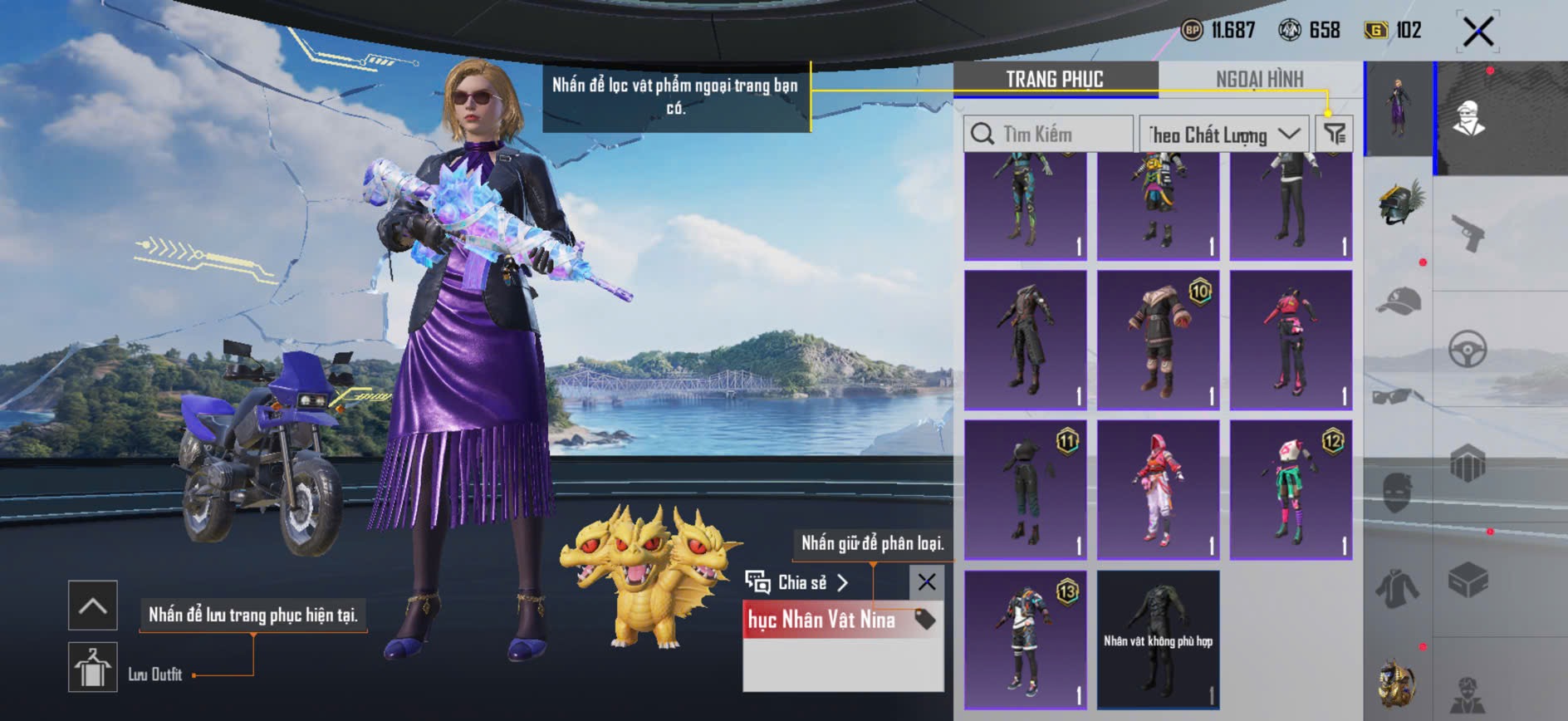Switch to the TRANG PHỤC tab
Screen dimensions: 1568x721
click(1055, 79)
